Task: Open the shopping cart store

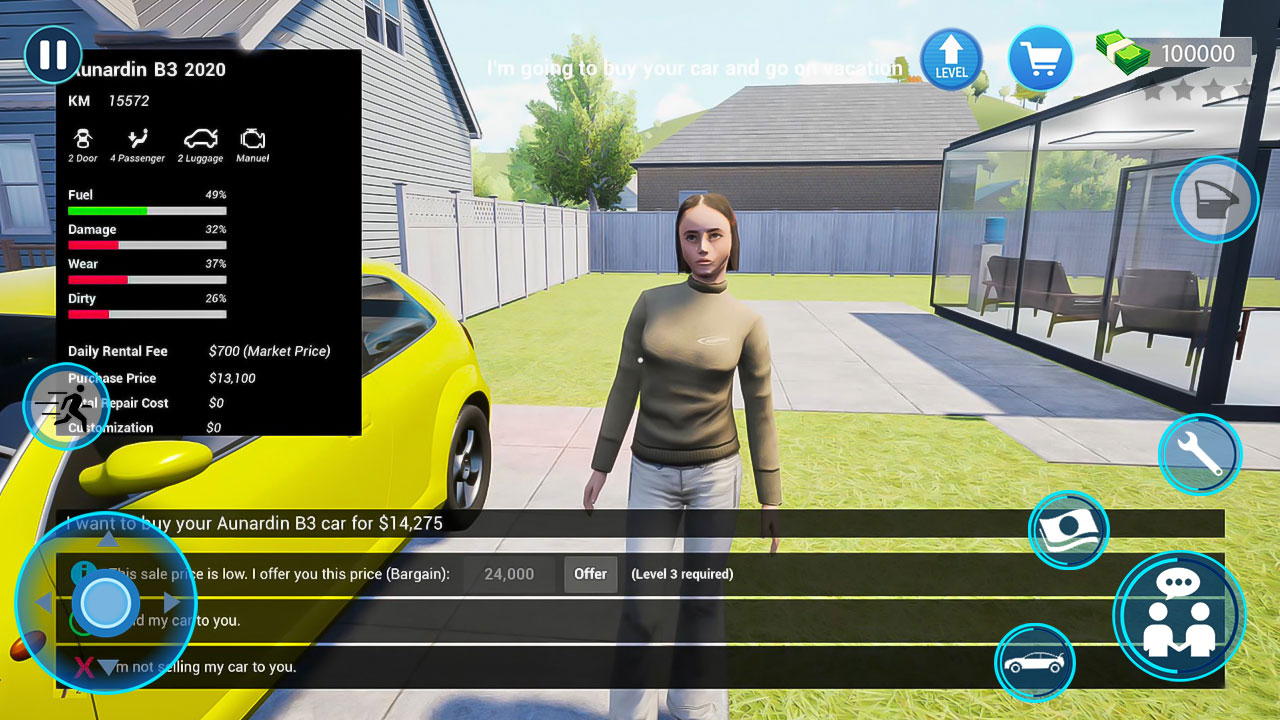Action: [x=1040, y=59]
